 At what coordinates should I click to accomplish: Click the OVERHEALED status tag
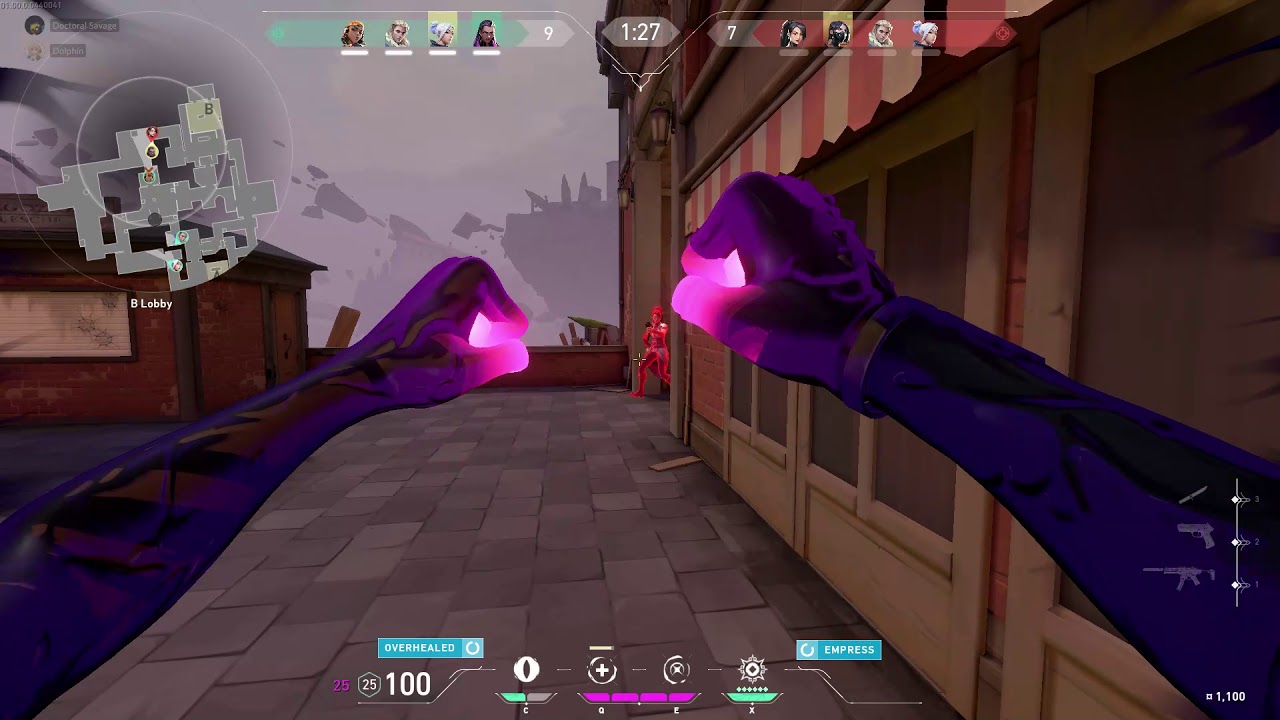(x=430, y=648)
